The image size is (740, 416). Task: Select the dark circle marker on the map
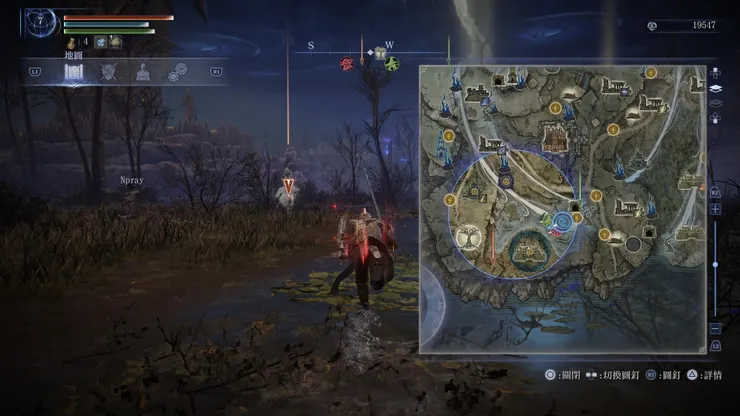pos(633,244)
